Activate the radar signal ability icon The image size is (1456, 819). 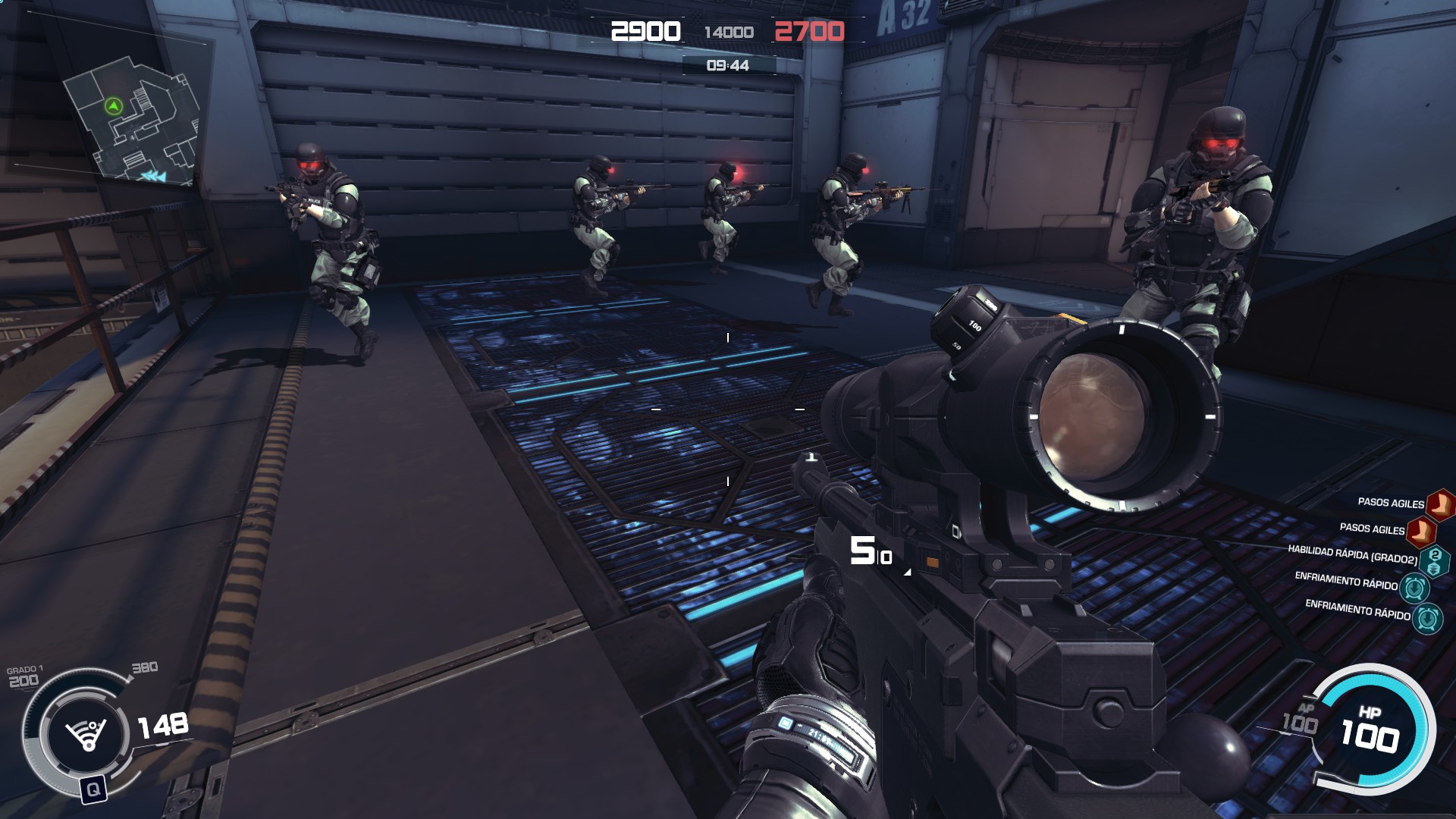pyautogui.click(x=85, y=733)
